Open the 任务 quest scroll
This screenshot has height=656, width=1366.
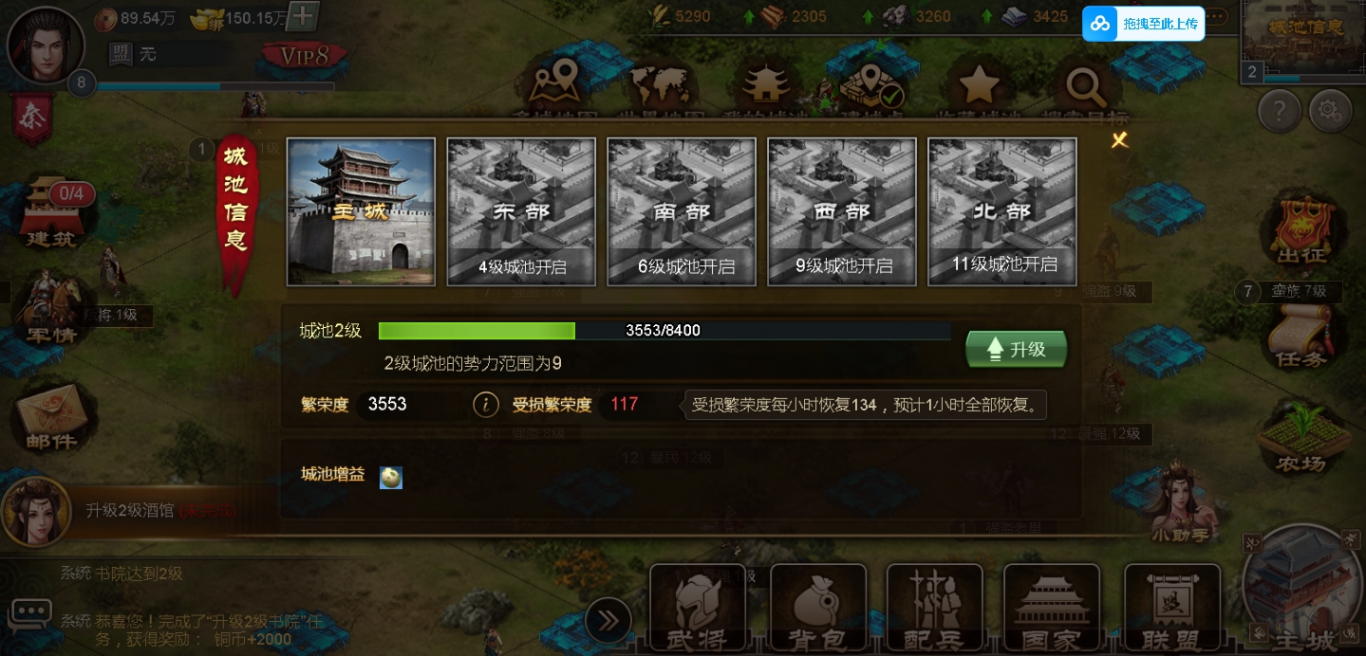(1300, 335)
